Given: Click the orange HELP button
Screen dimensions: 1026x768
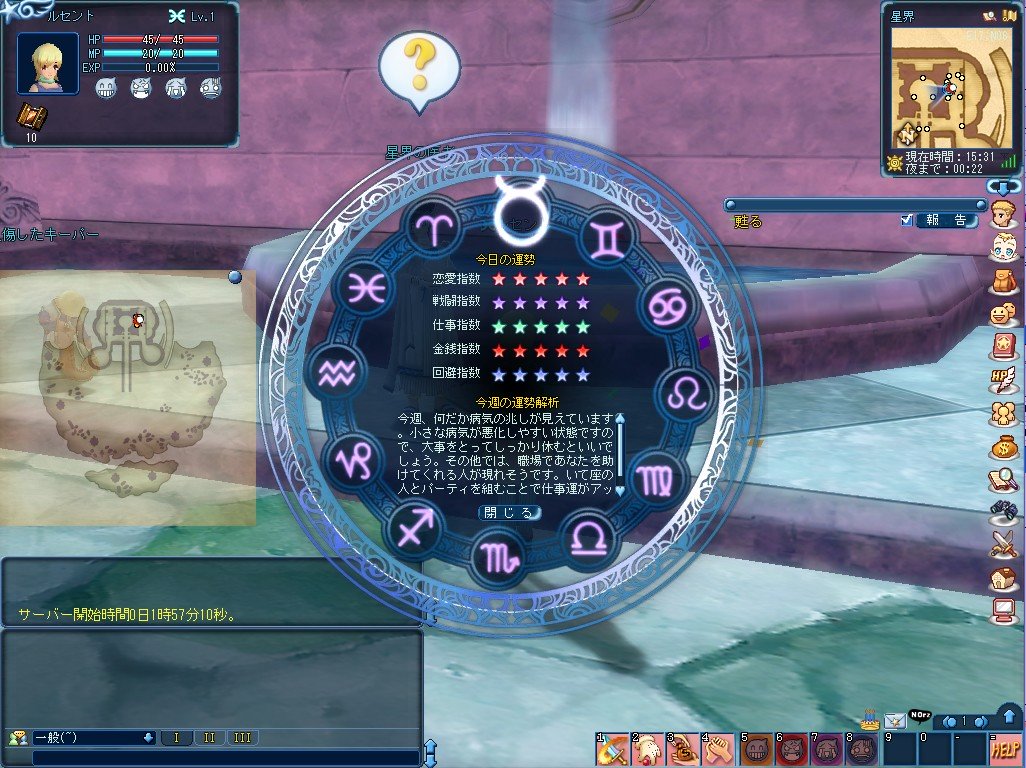Looking at the screenshot, I should [x=1005, y=749].
